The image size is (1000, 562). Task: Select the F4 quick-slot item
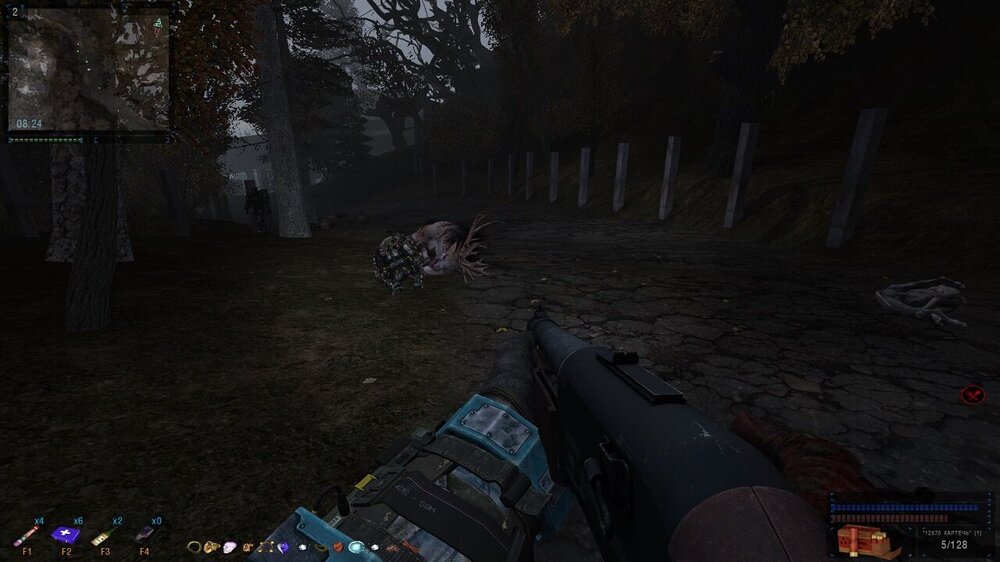[143, 535]
